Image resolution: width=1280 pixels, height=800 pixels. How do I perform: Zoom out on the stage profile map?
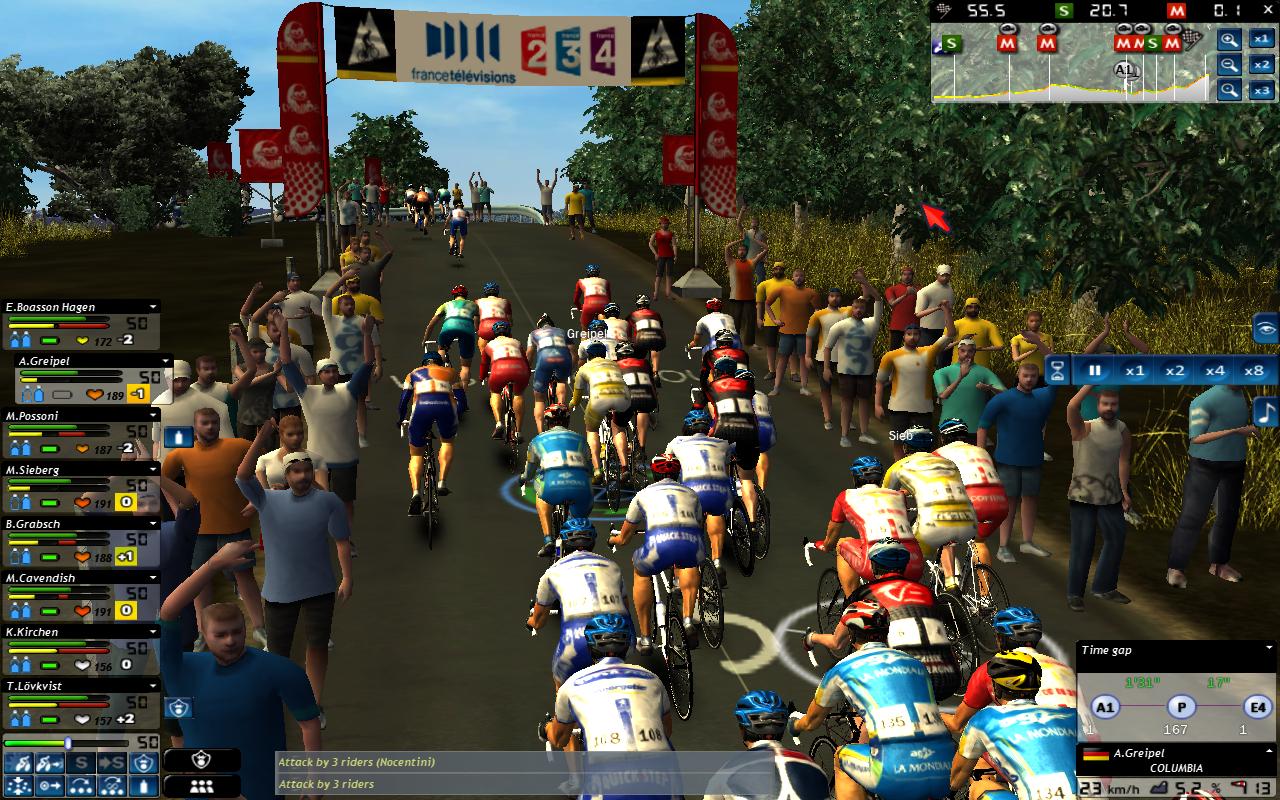click(1229, 65)
